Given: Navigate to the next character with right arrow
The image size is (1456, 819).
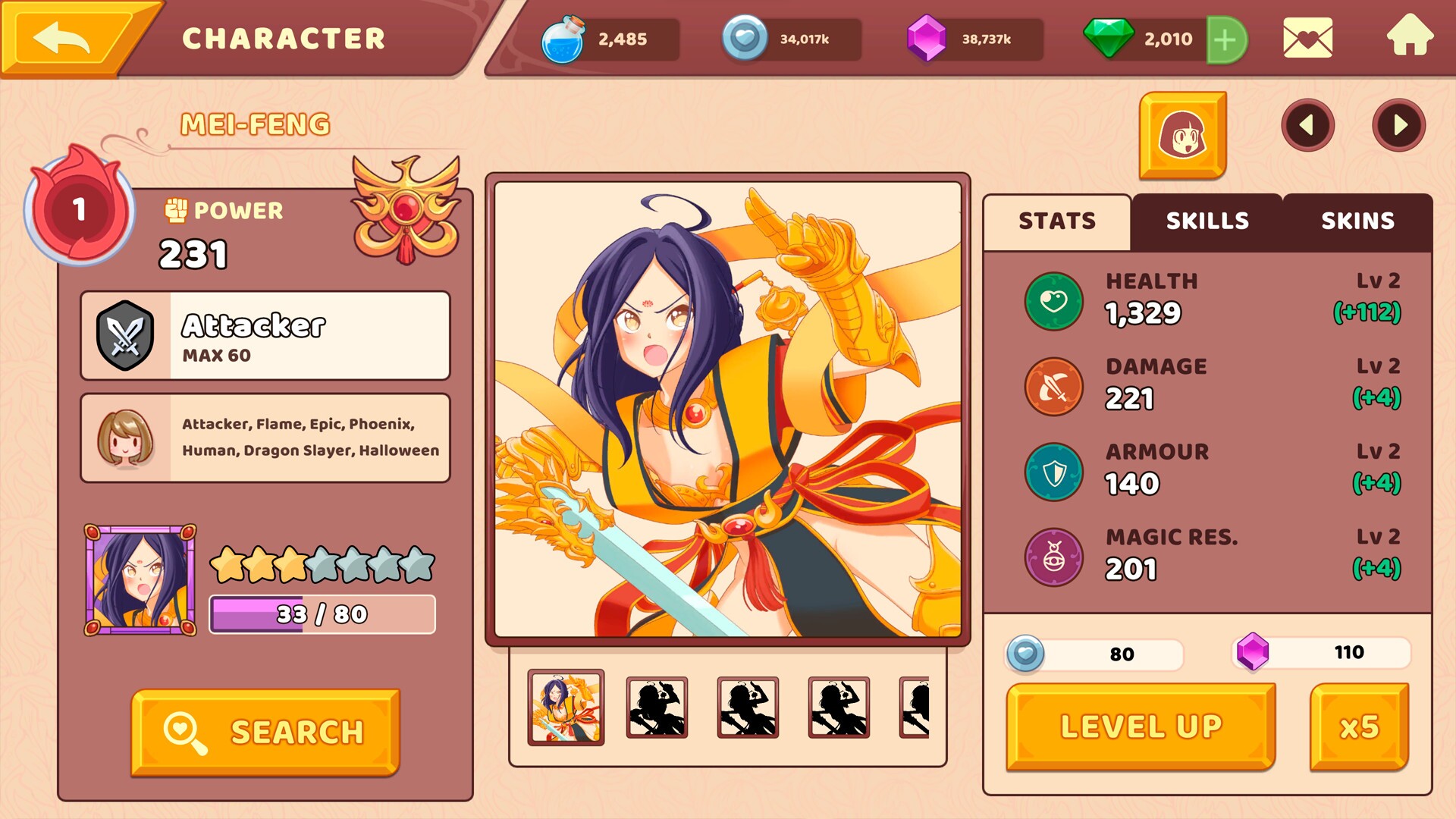Looking at the screenshot, I should click(1399, 125).
